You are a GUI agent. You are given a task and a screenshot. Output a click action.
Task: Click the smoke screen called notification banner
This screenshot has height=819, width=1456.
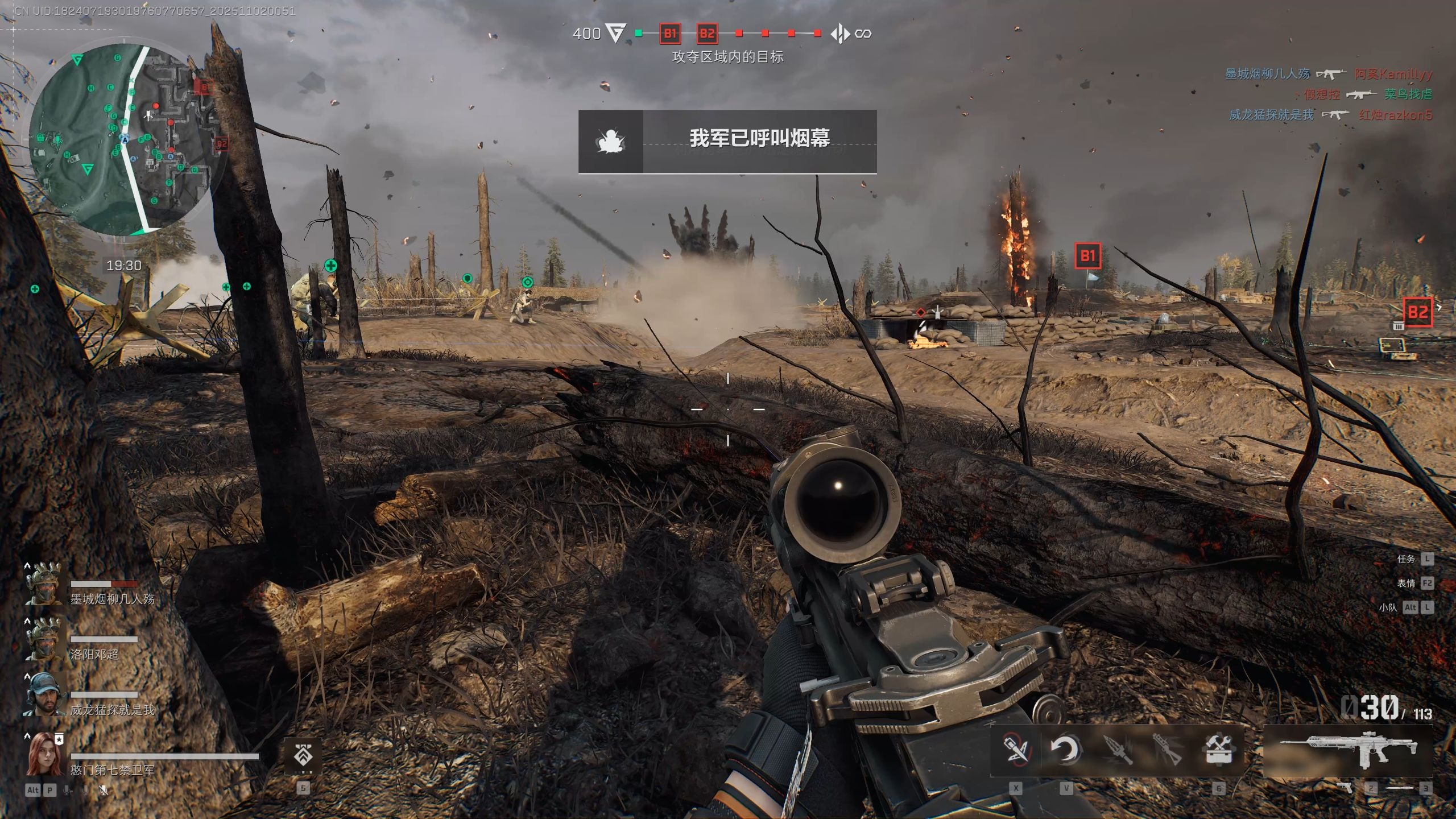click(727, 141)
